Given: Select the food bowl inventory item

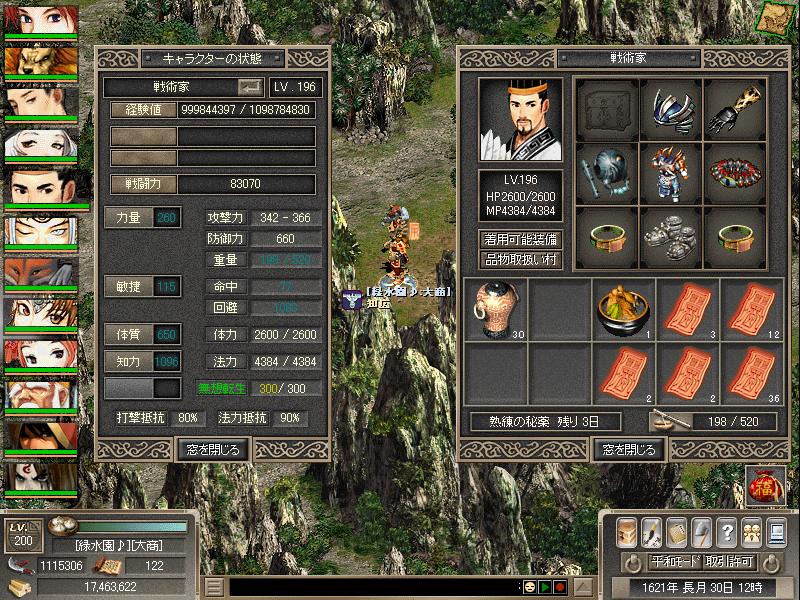Looking at the screenshot, I should coord(623,308).
